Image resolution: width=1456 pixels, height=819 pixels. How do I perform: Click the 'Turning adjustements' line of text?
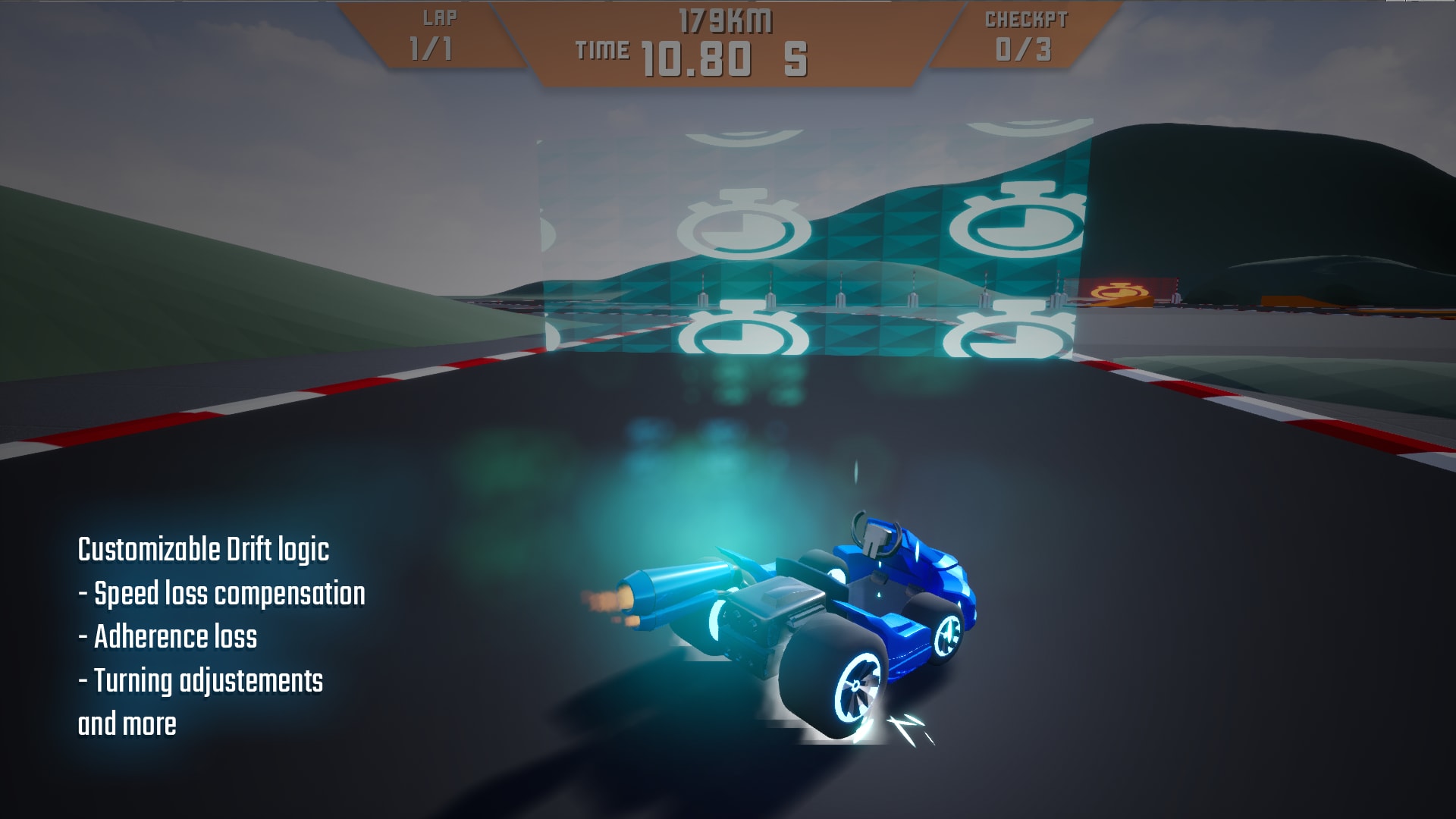click(x=201, y=680)
